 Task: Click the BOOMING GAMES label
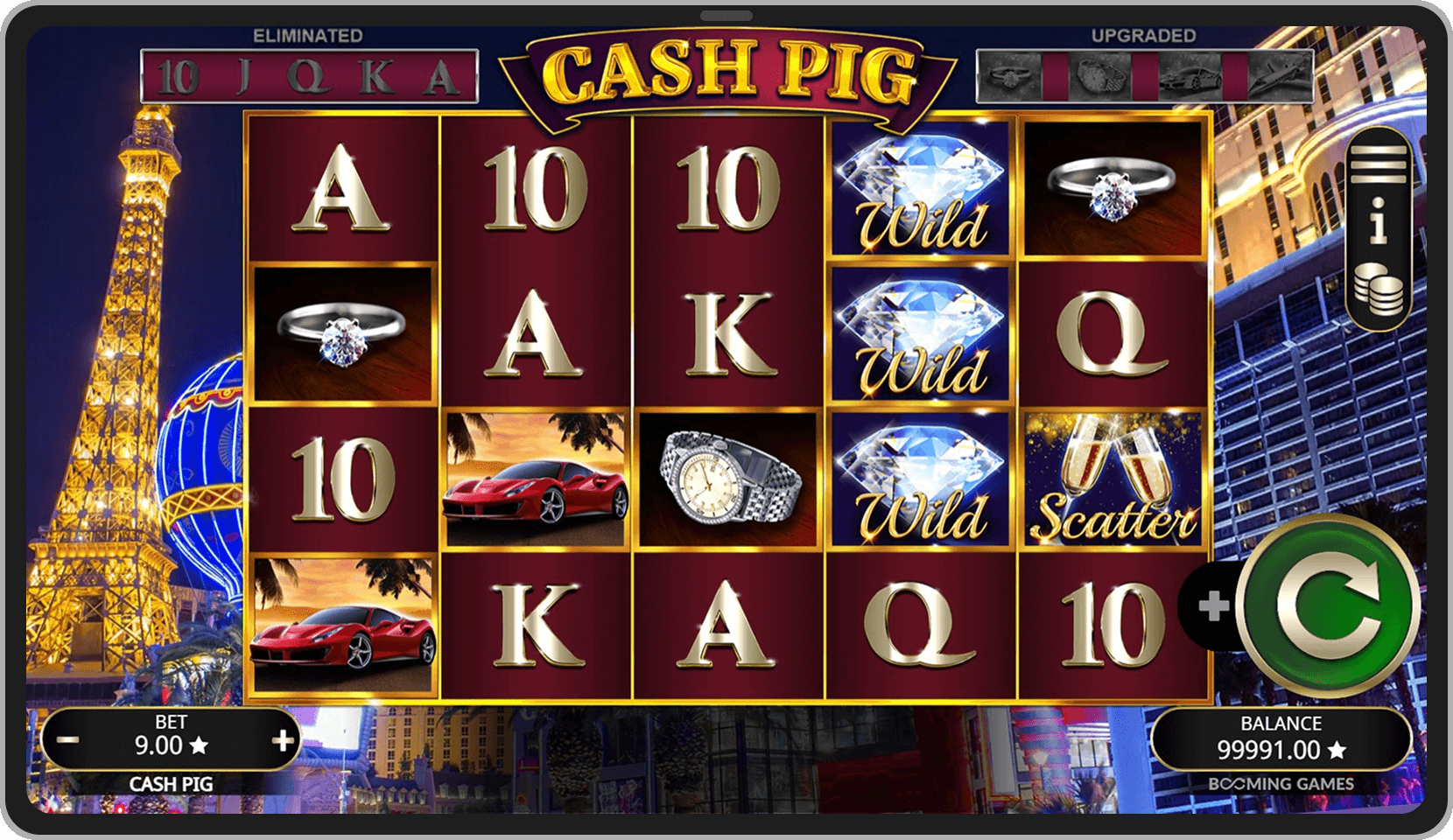(1281, 784)
